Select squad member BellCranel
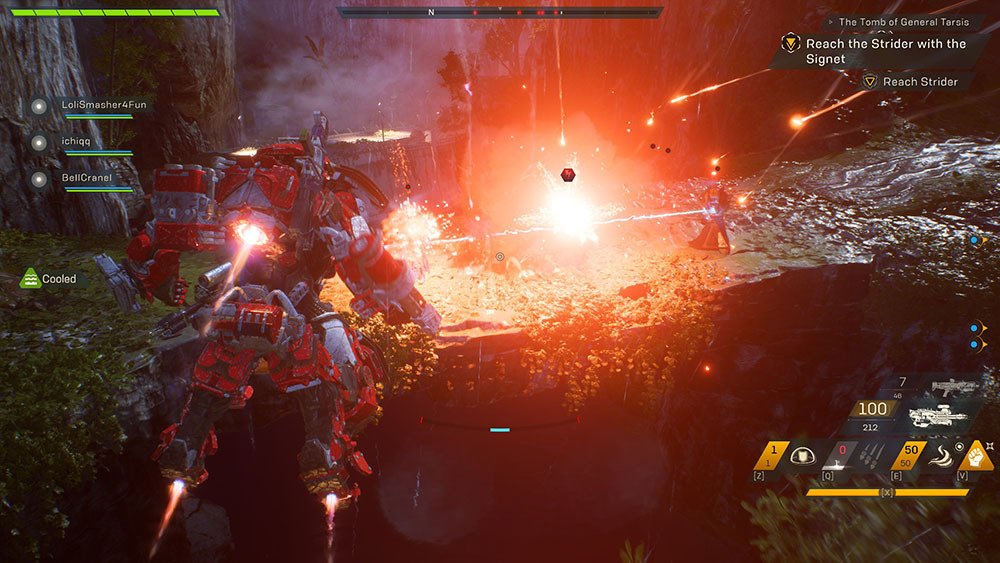The height and width of the screenshot is (563, 1000). pyautogui.click(x=84, y=179)
